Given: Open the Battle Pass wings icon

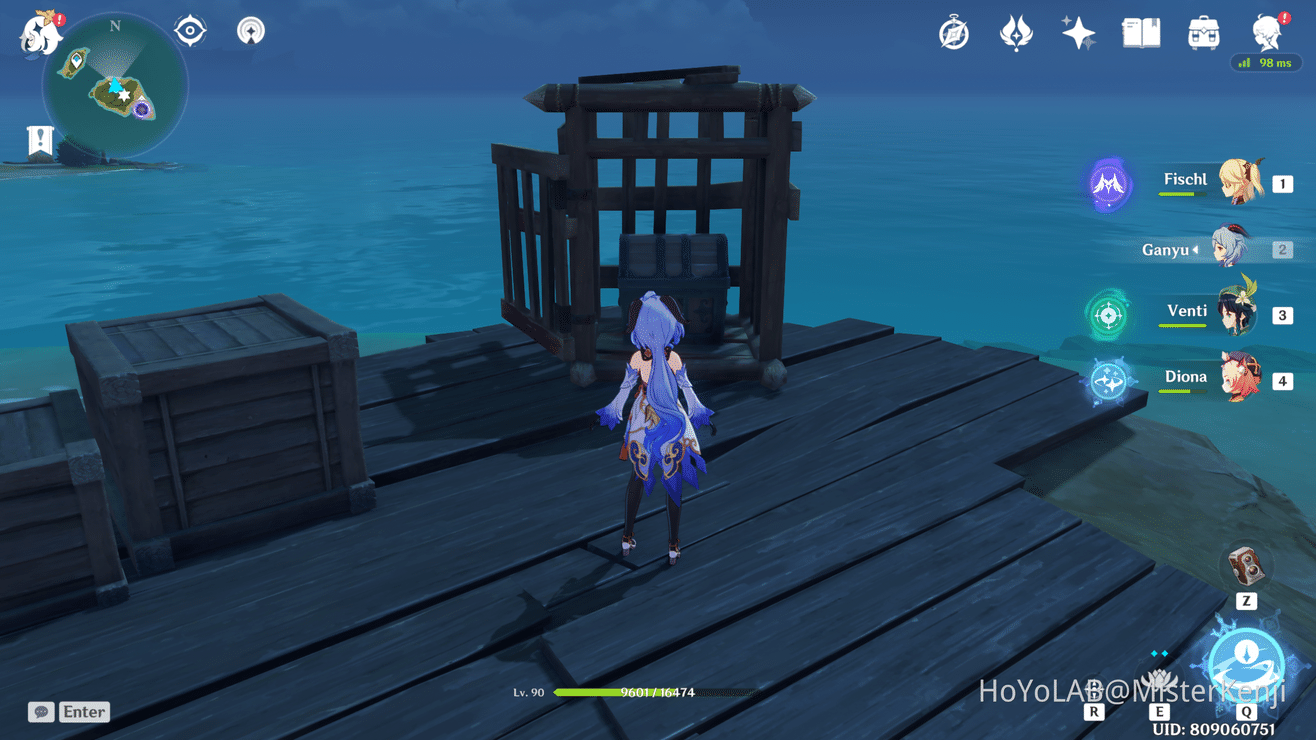Looking at the screenshot, I should point(1016,31).
